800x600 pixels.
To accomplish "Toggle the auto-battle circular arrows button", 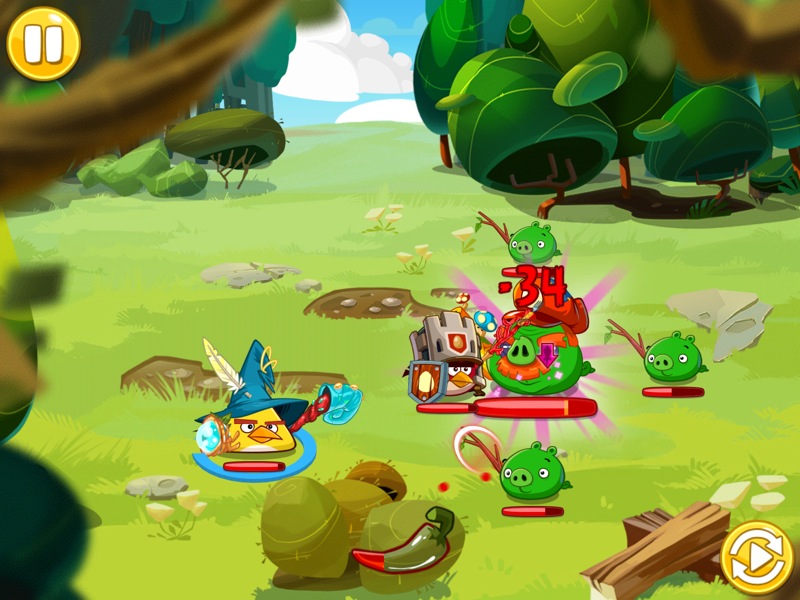I will [x=757, y=557].
